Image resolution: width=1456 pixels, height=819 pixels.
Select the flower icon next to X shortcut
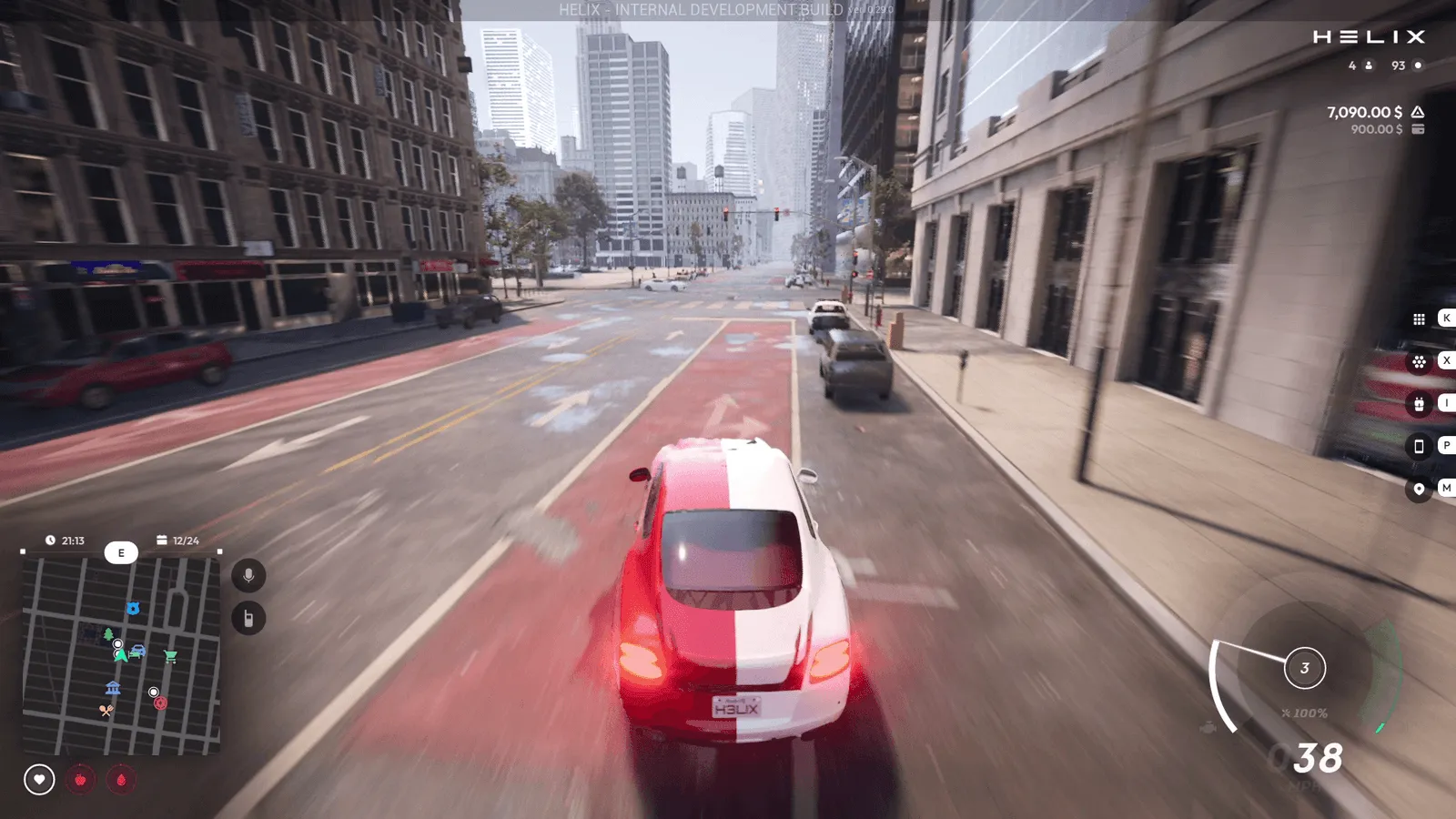pyautogui.click(x=1419, y=360)
